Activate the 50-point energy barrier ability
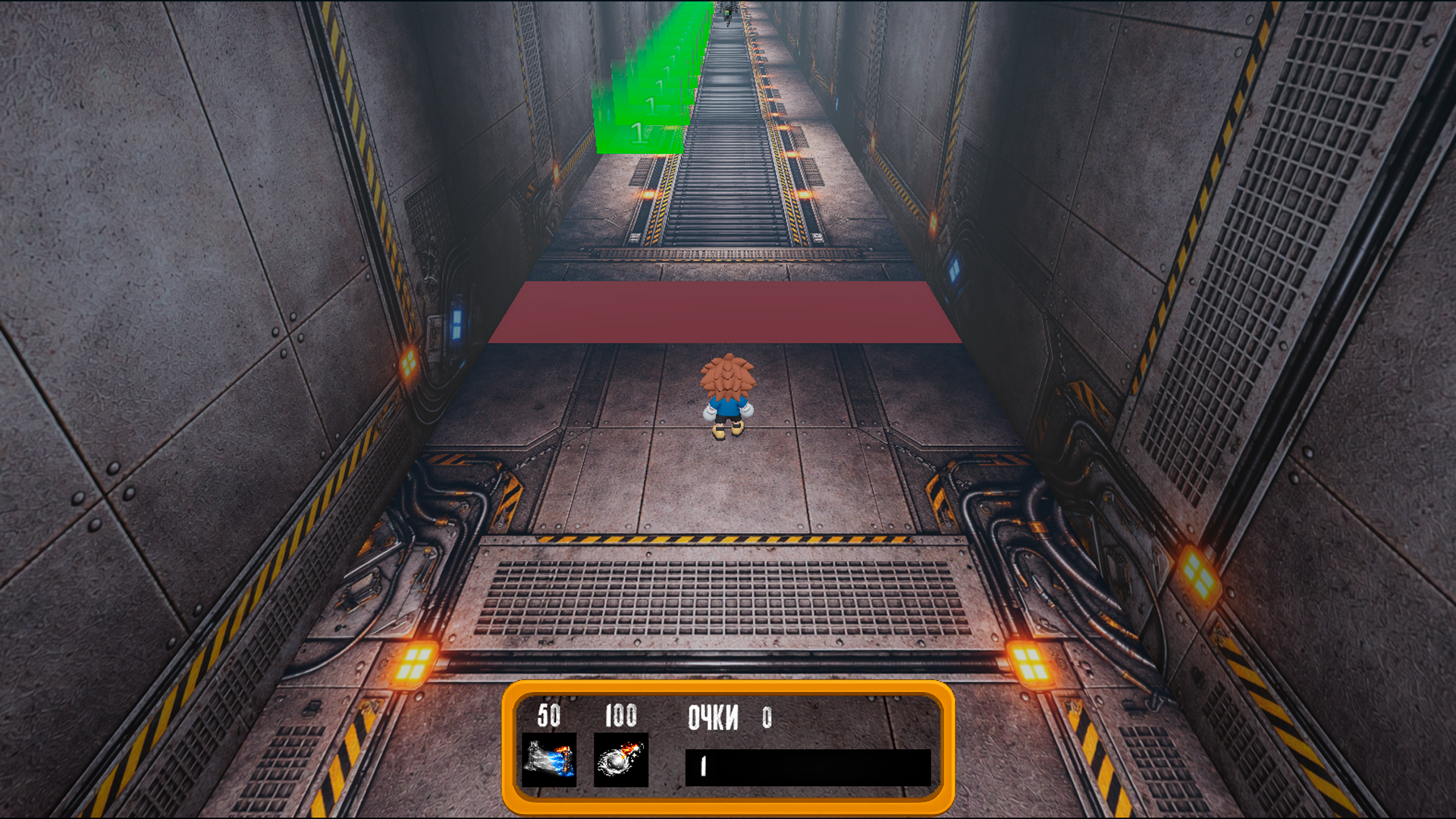This screenshot has height=819, width=1456. tap(548, 759)
